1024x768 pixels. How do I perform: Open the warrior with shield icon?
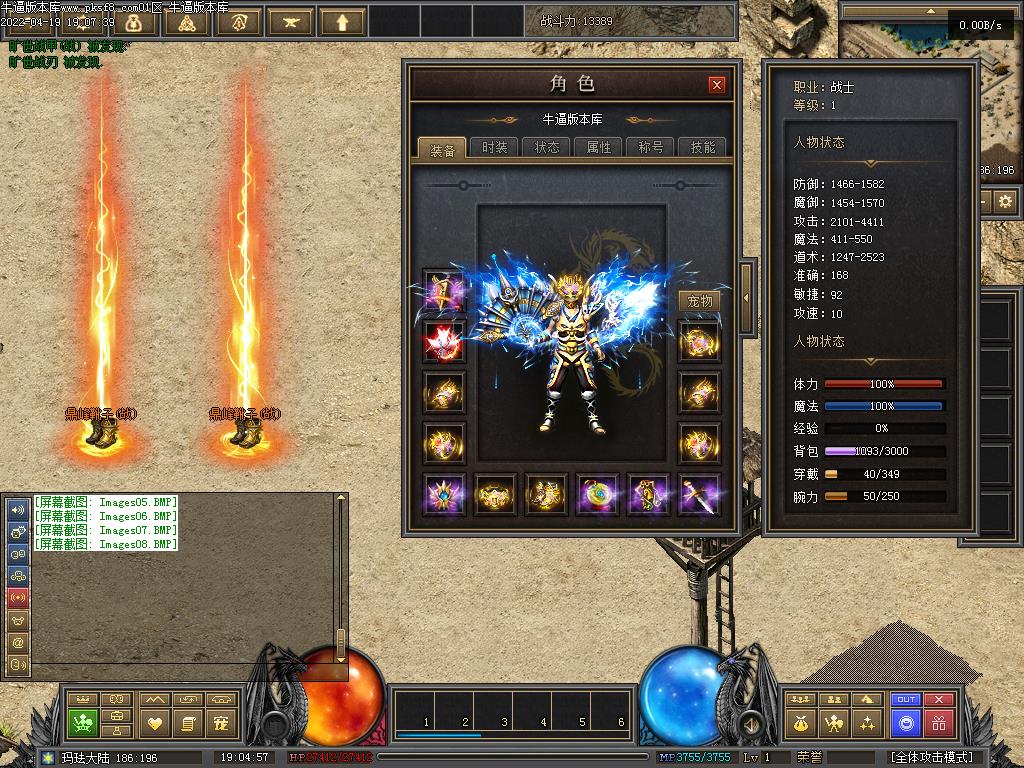click(x=834, y=722)
